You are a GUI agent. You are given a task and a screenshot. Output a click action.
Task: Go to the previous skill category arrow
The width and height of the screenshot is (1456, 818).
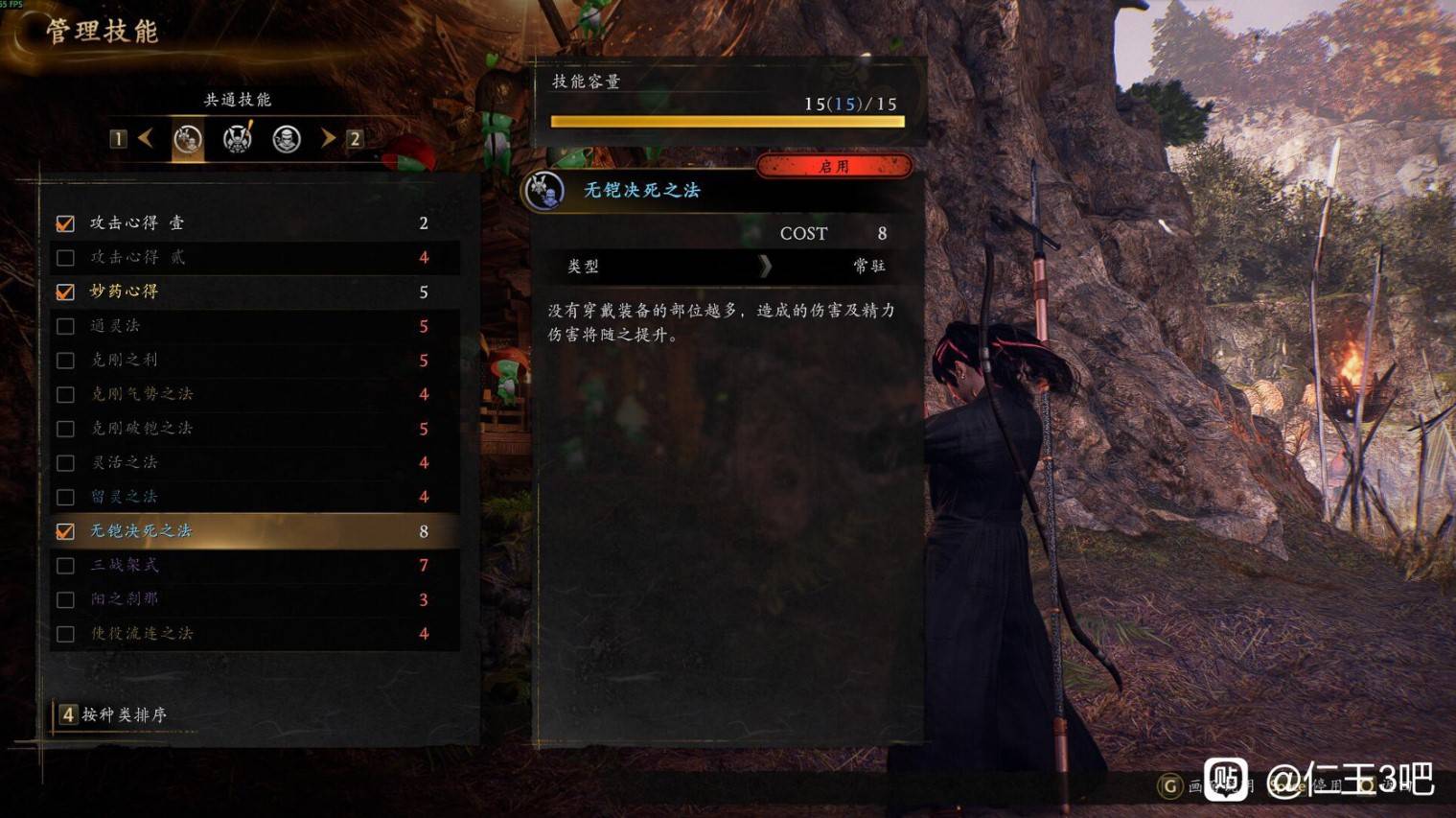coord(146,139)
